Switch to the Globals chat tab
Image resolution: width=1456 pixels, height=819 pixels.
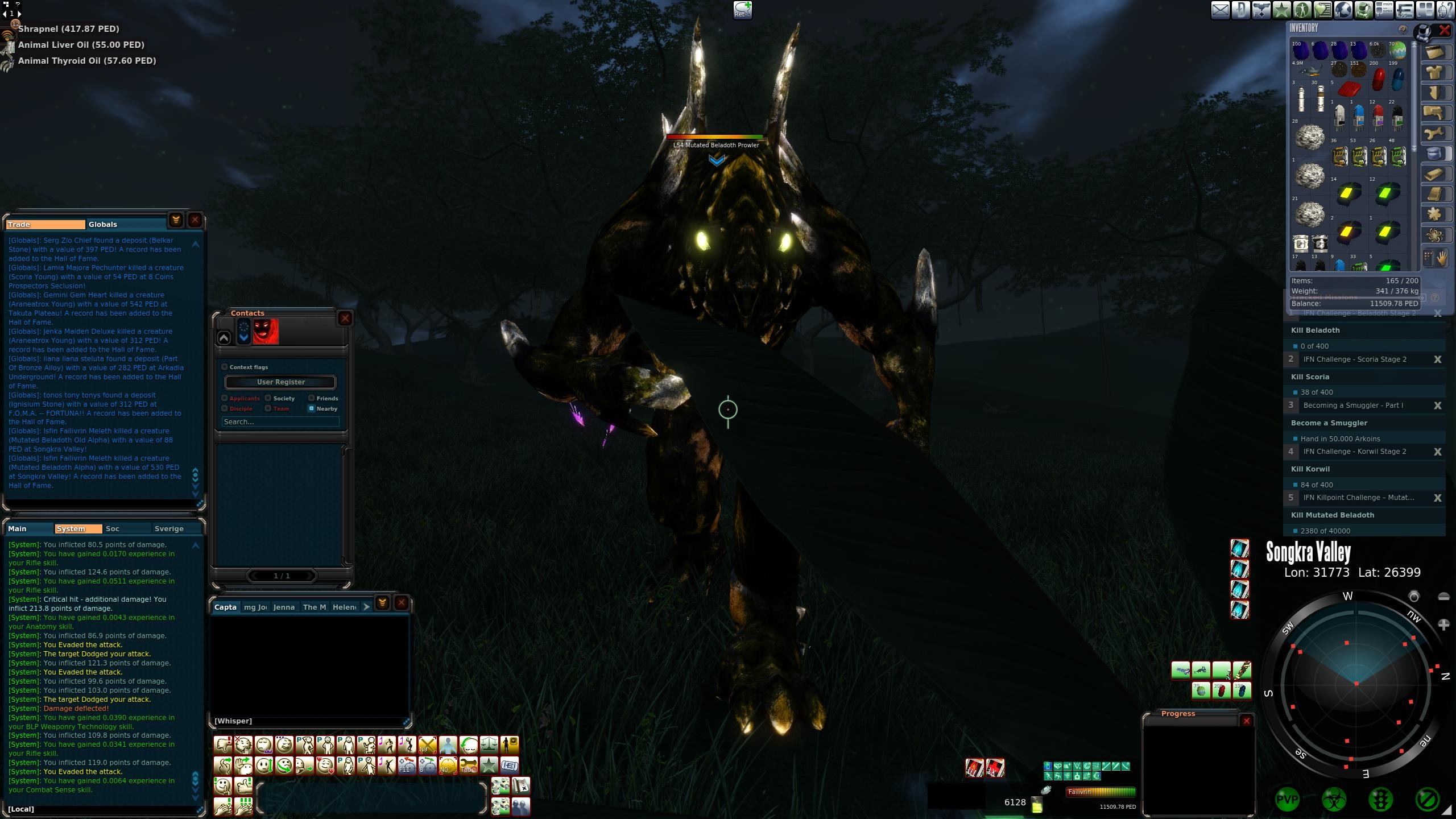click(x=103, y=225)
